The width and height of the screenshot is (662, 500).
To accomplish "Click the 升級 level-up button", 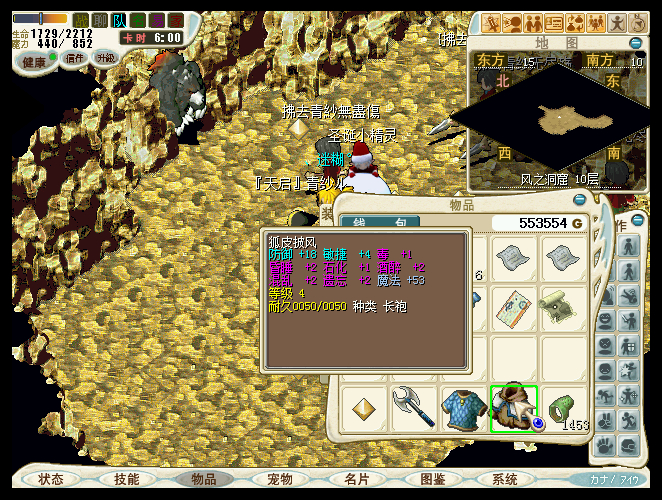I will [105, 58].
